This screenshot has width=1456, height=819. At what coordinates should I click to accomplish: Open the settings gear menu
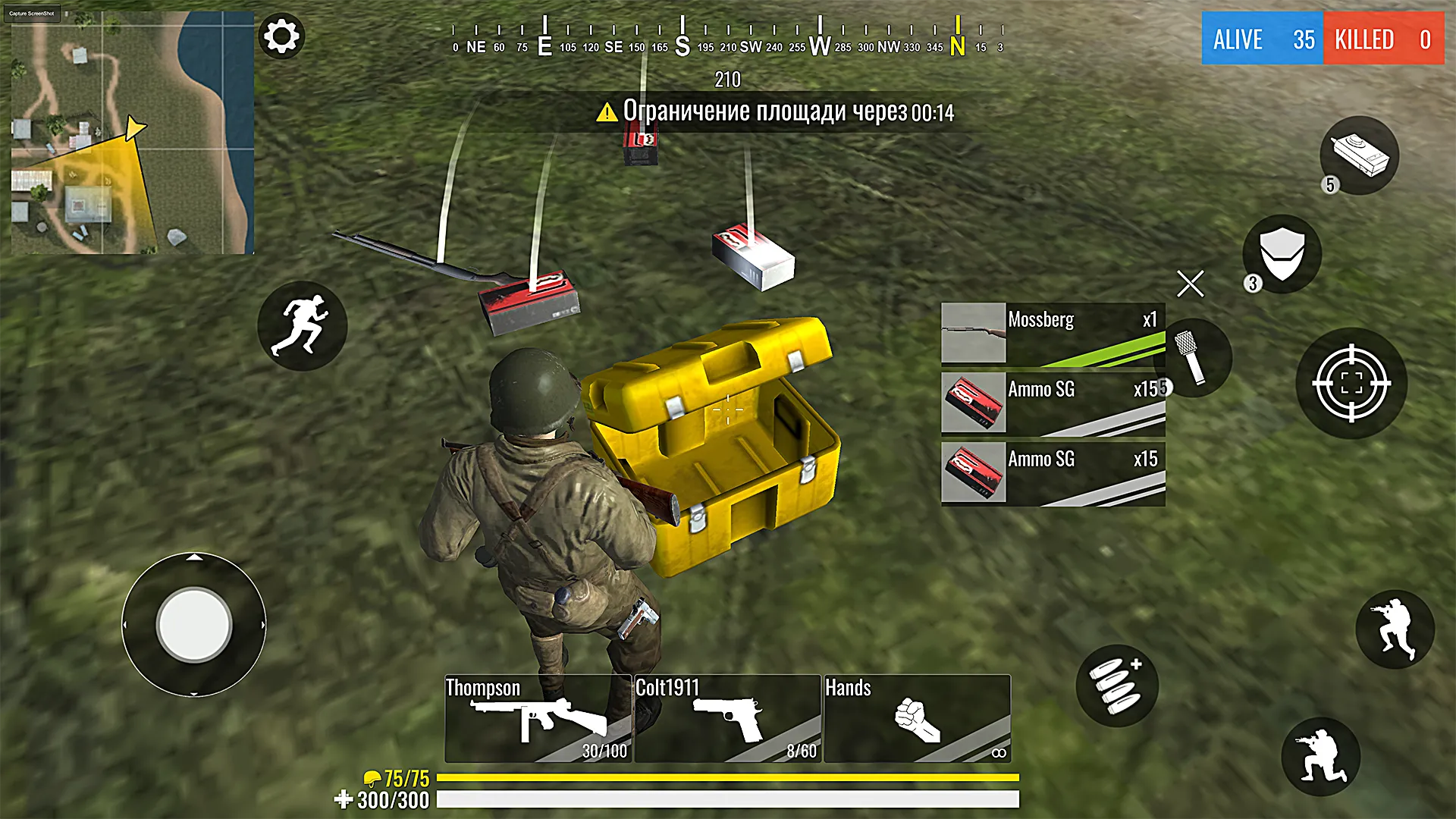pos(281,36)
